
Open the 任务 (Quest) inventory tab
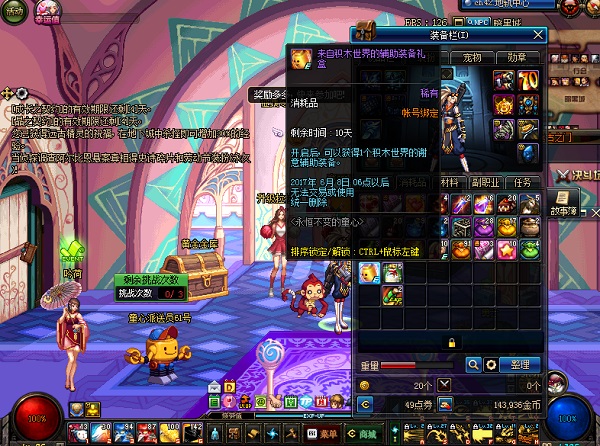tap(522, 183)
